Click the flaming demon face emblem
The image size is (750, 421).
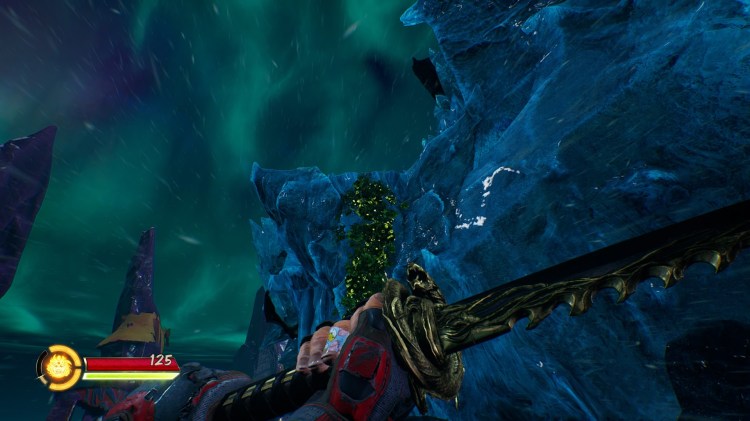click(x=59, y=367)
